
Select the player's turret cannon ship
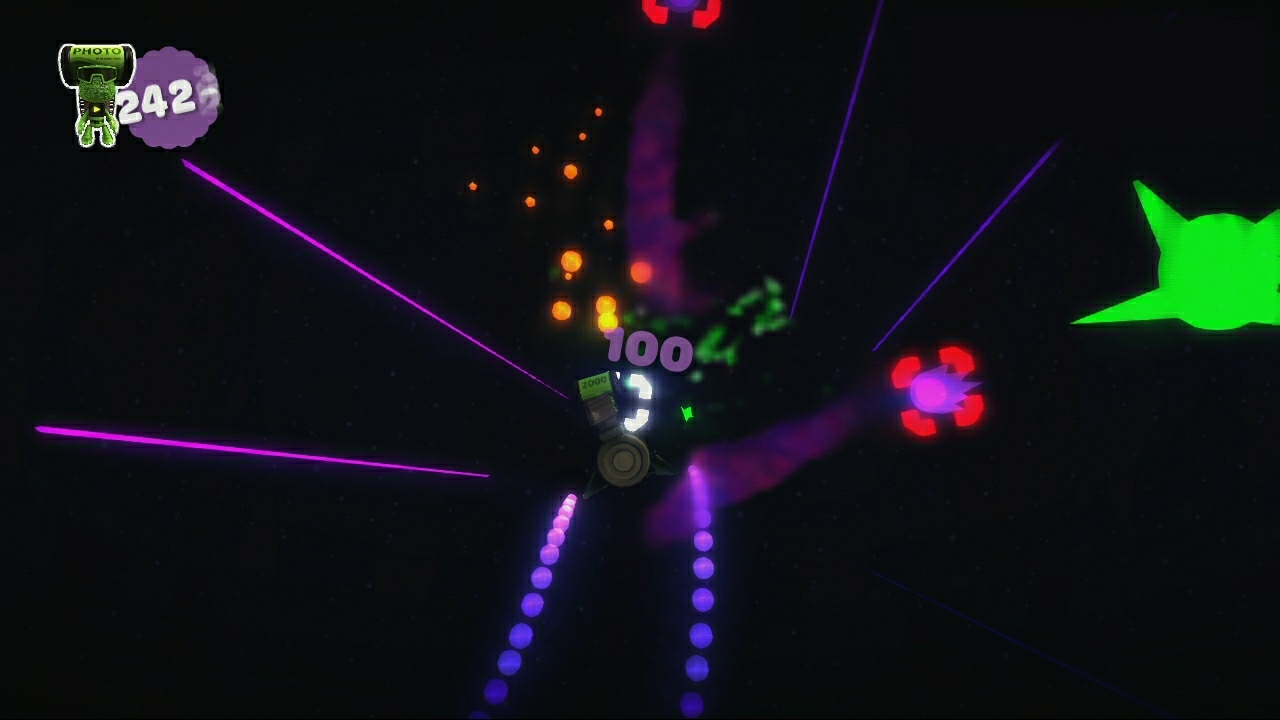tap(622, 462)
